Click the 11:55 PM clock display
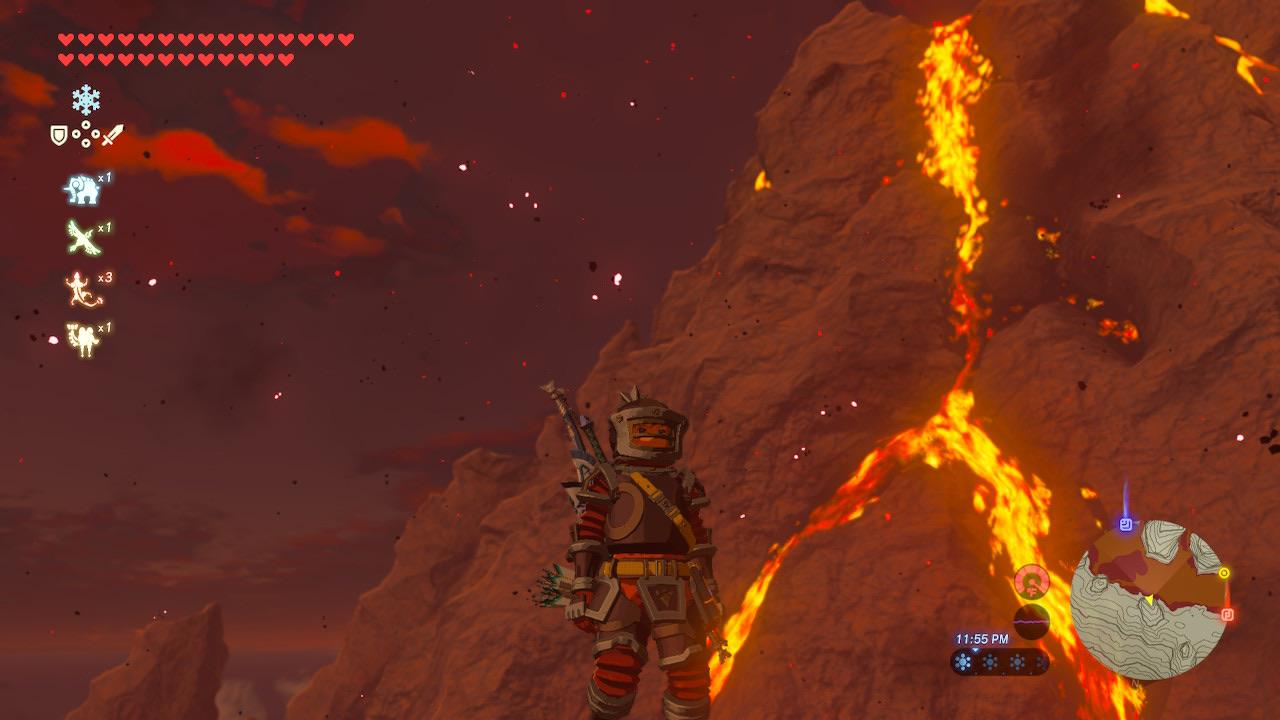 [982, 639]
